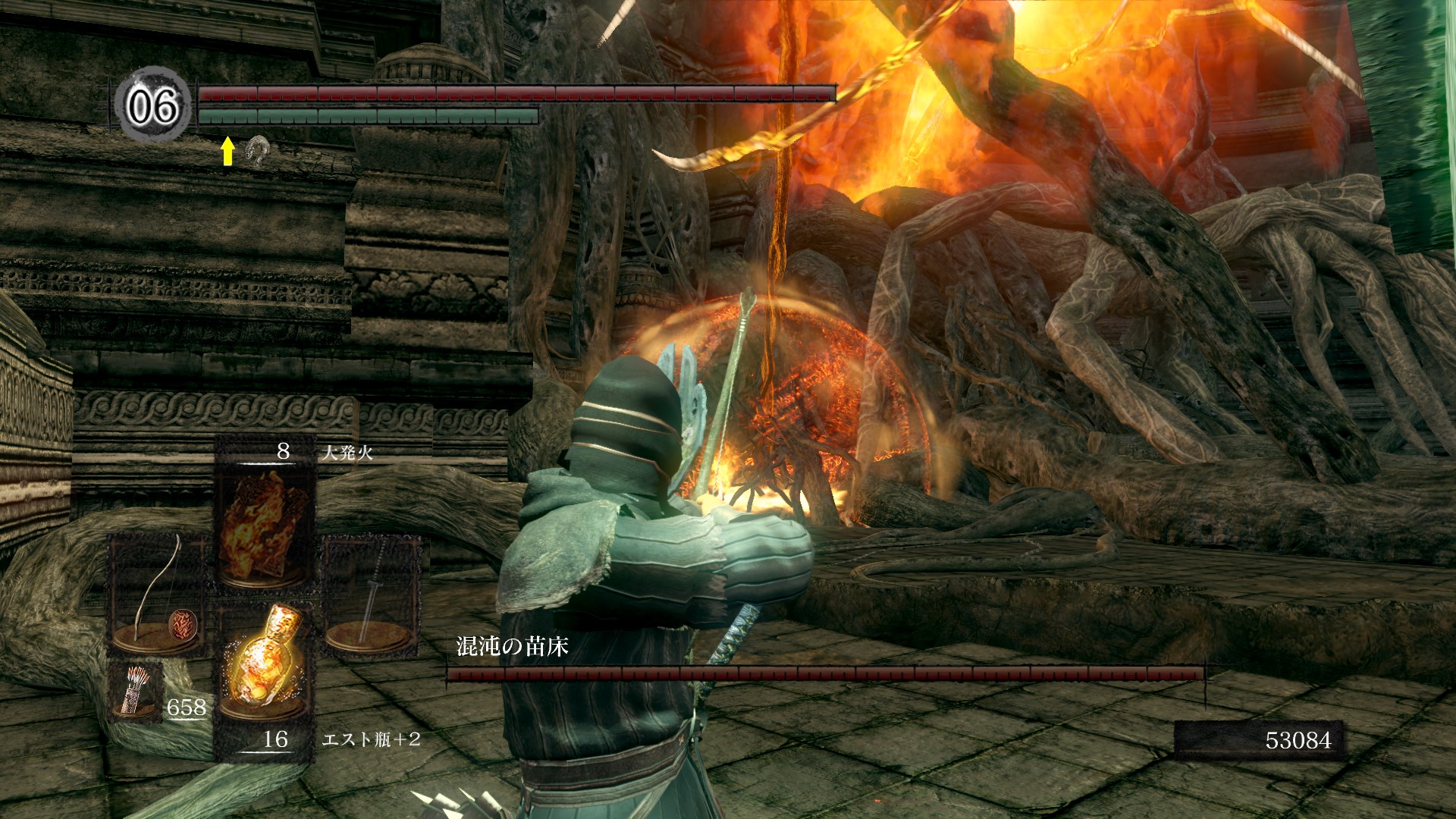1456x819 pixels.
Task: Select the Great Combustion pyromancy slot
Action: tap(265, 516)
